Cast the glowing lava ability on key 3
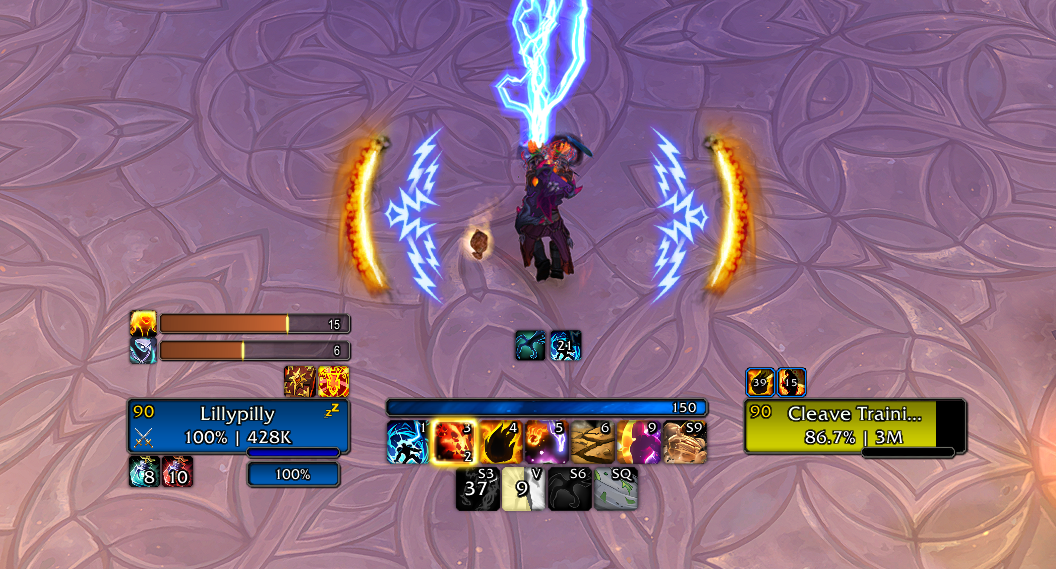This screenshot has width=1056, height=569. pos(453,442)
